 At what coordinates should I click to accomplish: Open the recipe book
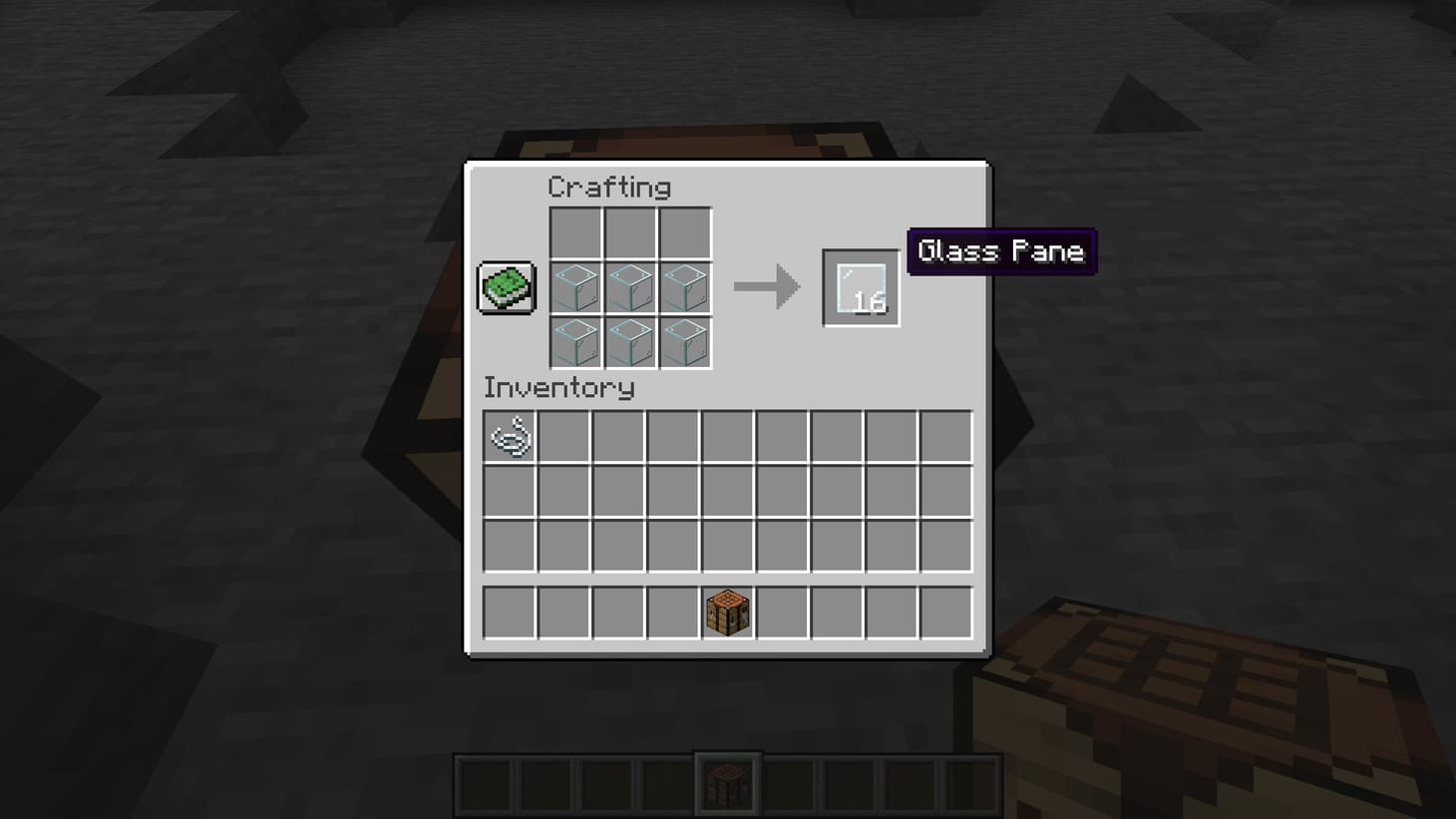[506, 287]
